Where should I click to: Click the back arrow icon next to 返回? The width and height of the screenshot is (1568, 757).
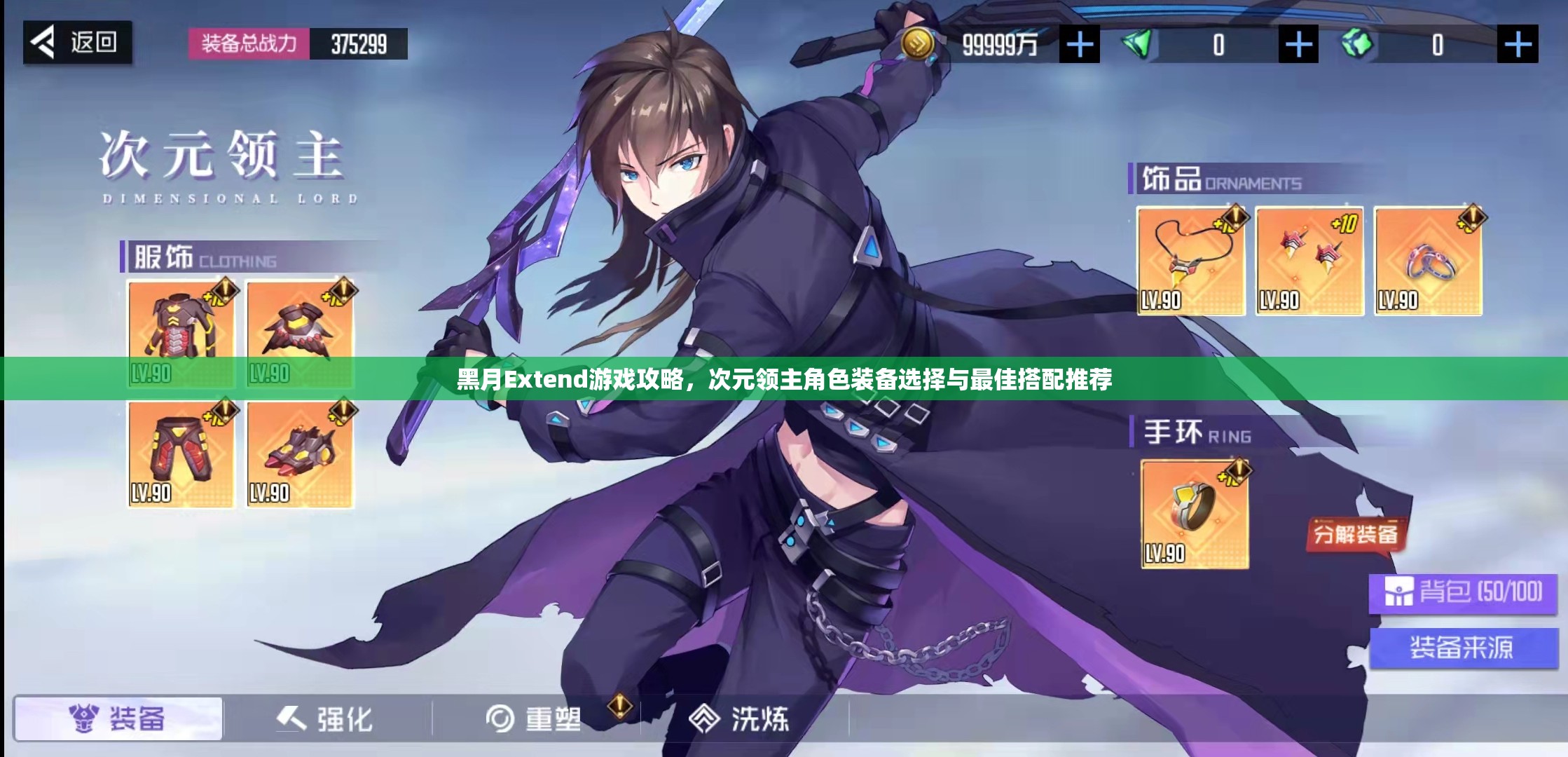pyautogui.click(x=43, y=42)
